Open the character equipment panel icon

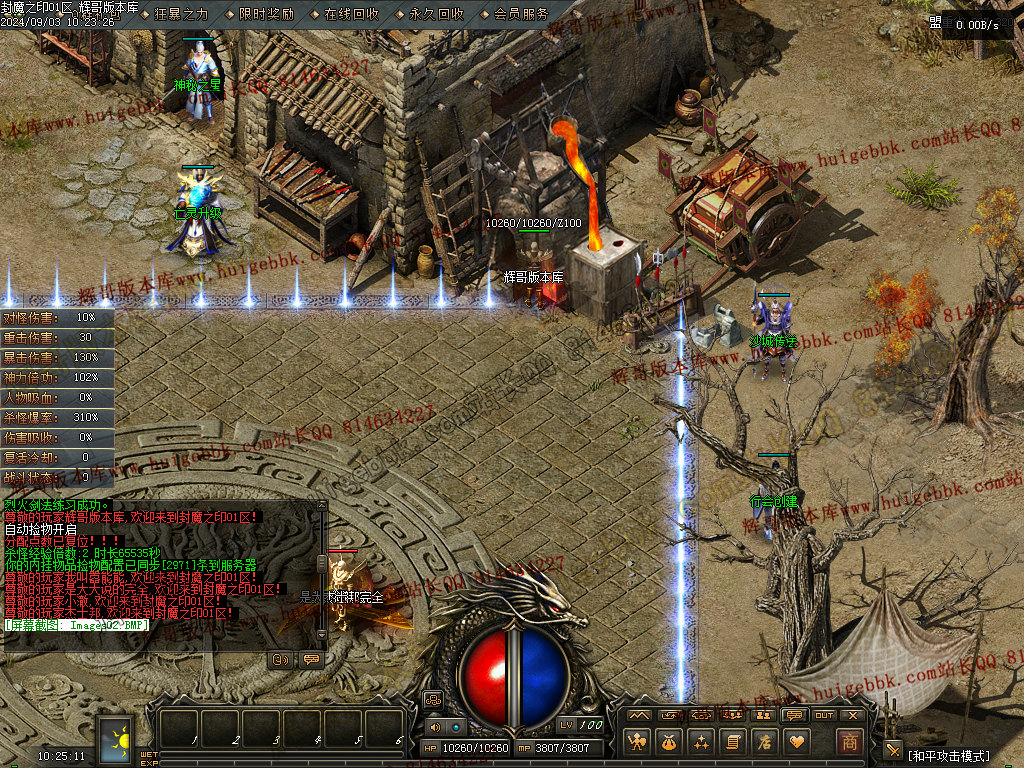(x=637, y=742)
